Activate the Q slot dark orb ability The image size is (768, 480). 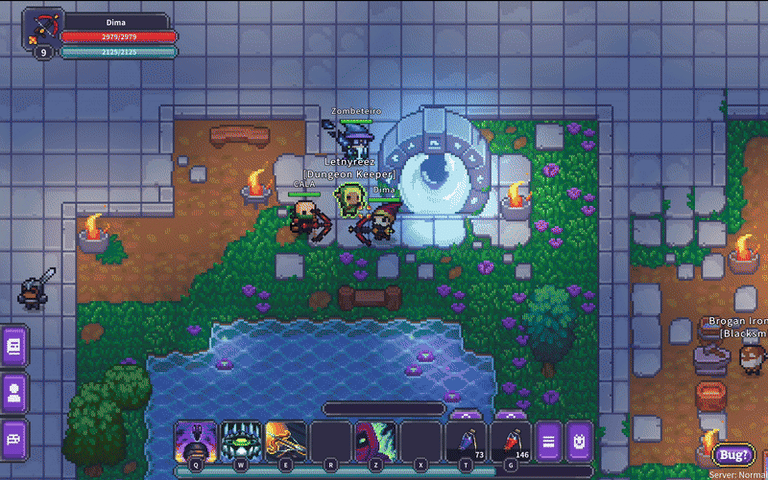point(195,440)
